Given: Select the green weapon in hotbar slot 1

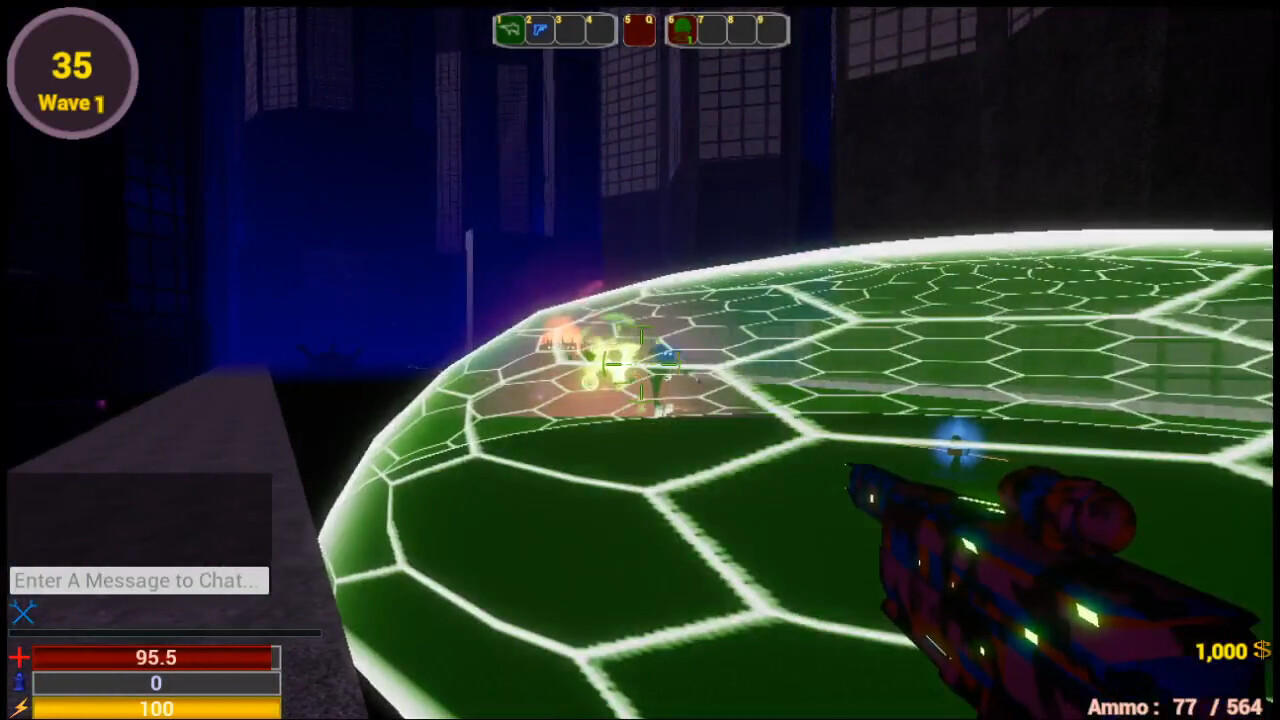Looking at the screenshot, I should click(510, 30).
